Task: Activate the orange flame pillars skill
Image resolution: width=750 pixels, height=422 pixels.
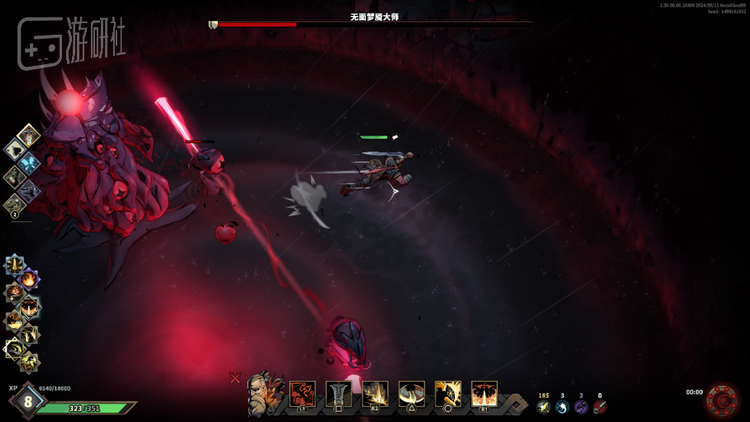Action: tap(485, 394)
